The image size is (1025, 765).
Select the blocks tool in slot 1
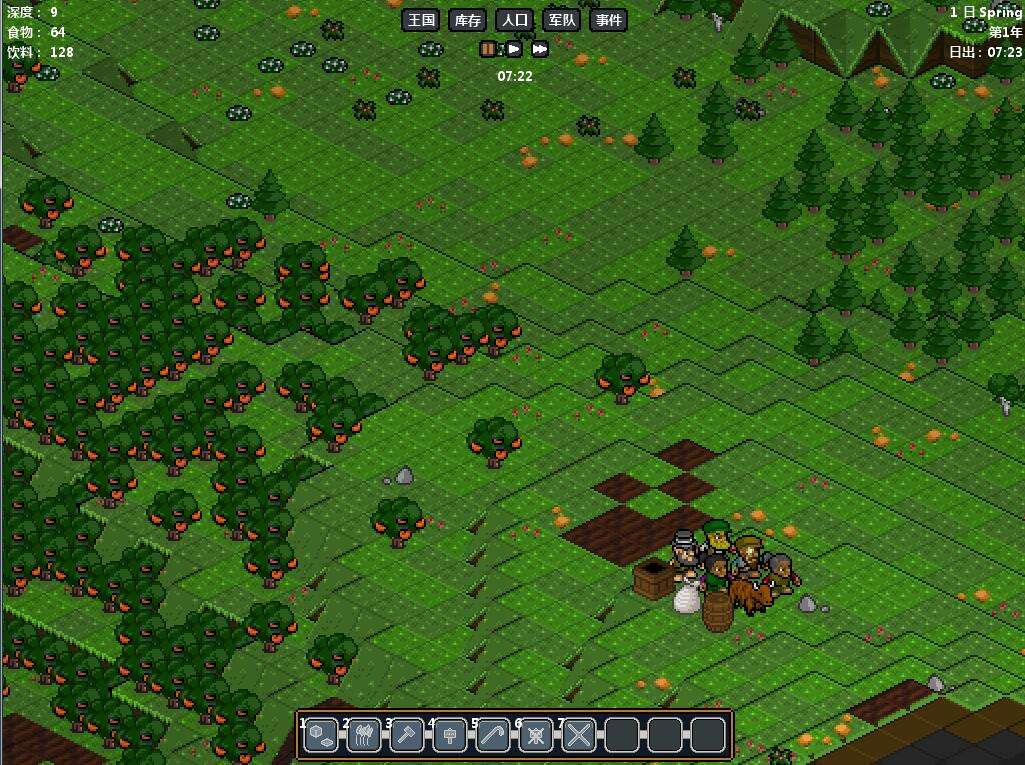coord(321,736)
